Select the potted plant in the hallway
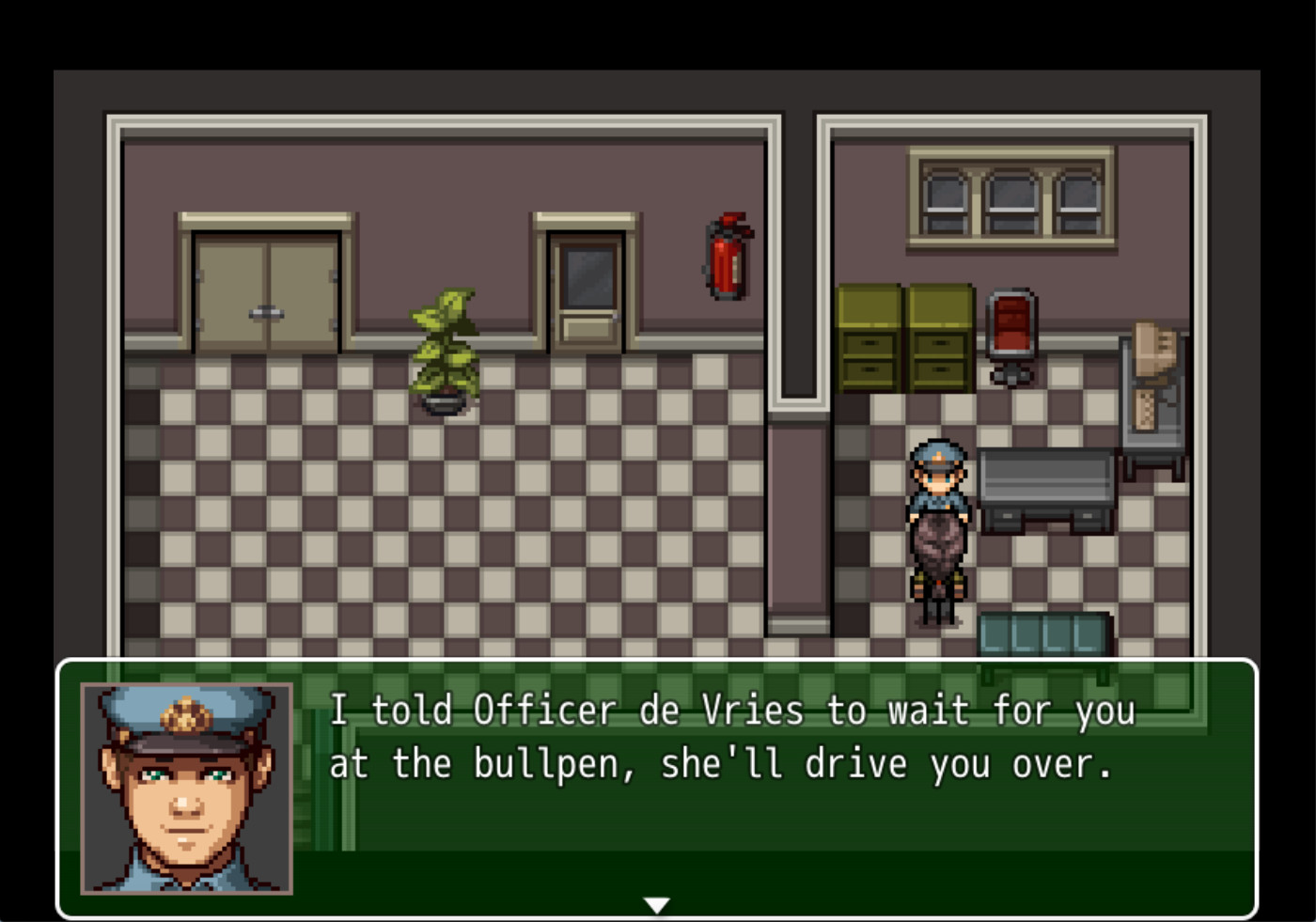 point(445,348)
